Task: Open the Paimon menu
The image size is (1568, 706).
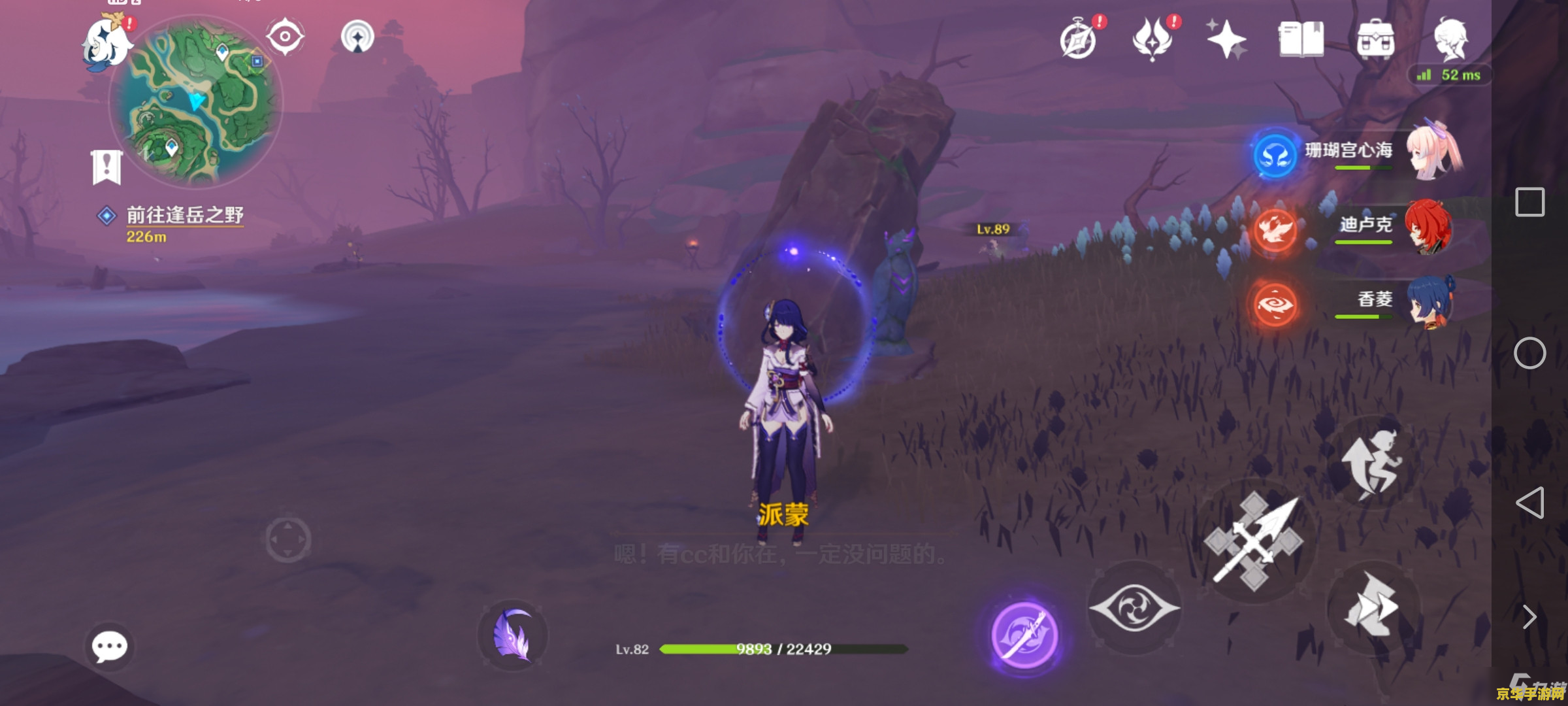Action: coord(106,44)
